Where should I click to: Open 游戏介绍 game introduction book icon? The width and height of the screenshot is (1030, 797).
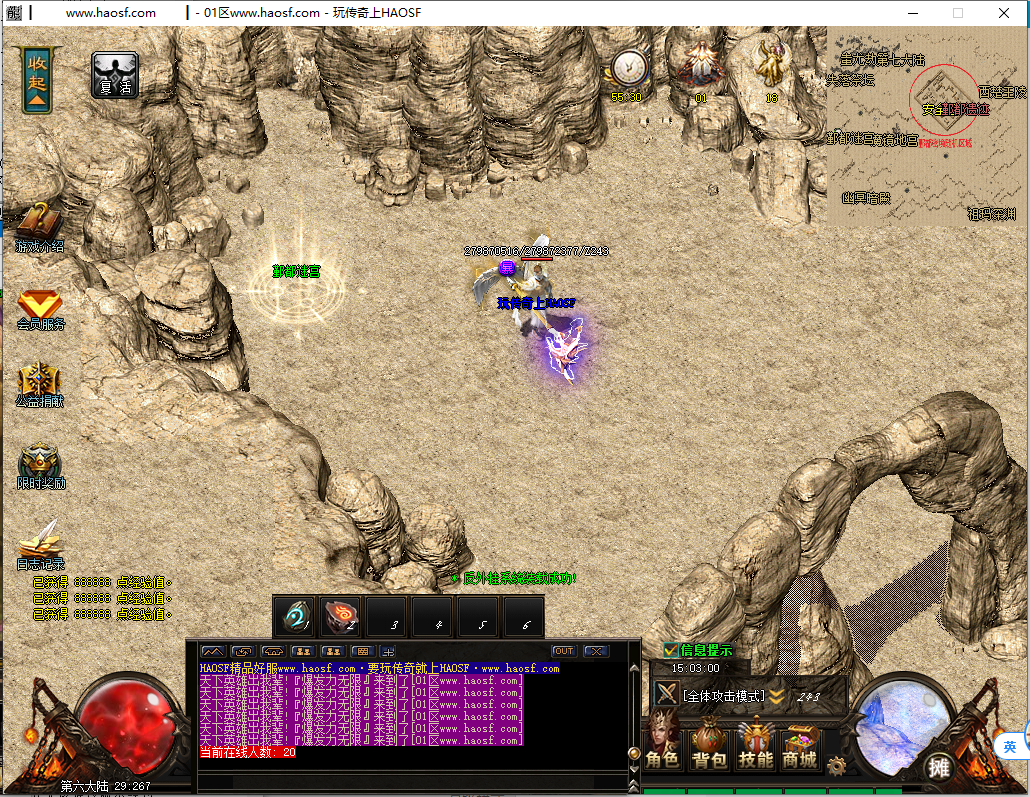point(40,225)
